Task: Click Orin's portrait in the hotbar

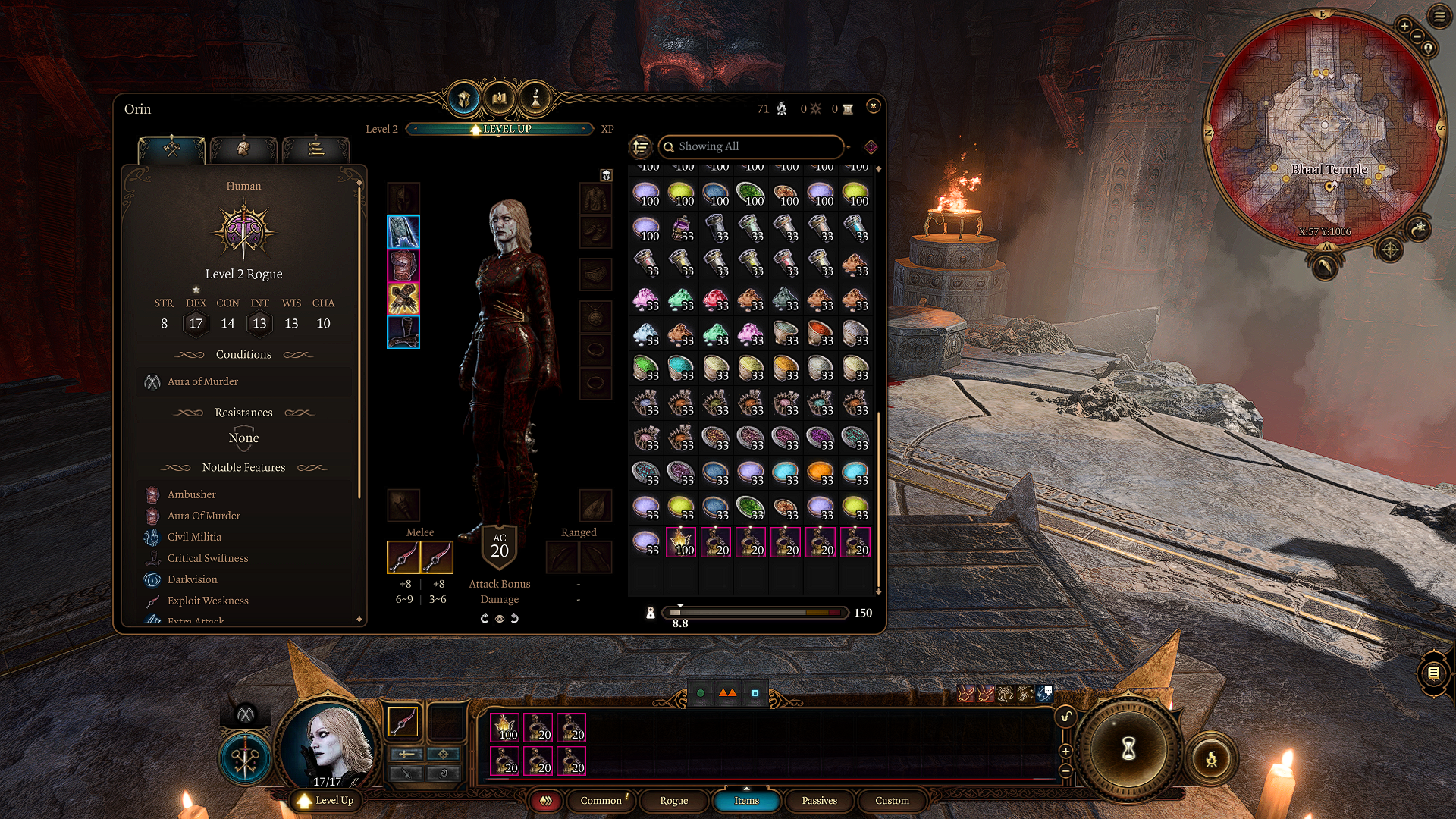Action: [x=328, y=745]
